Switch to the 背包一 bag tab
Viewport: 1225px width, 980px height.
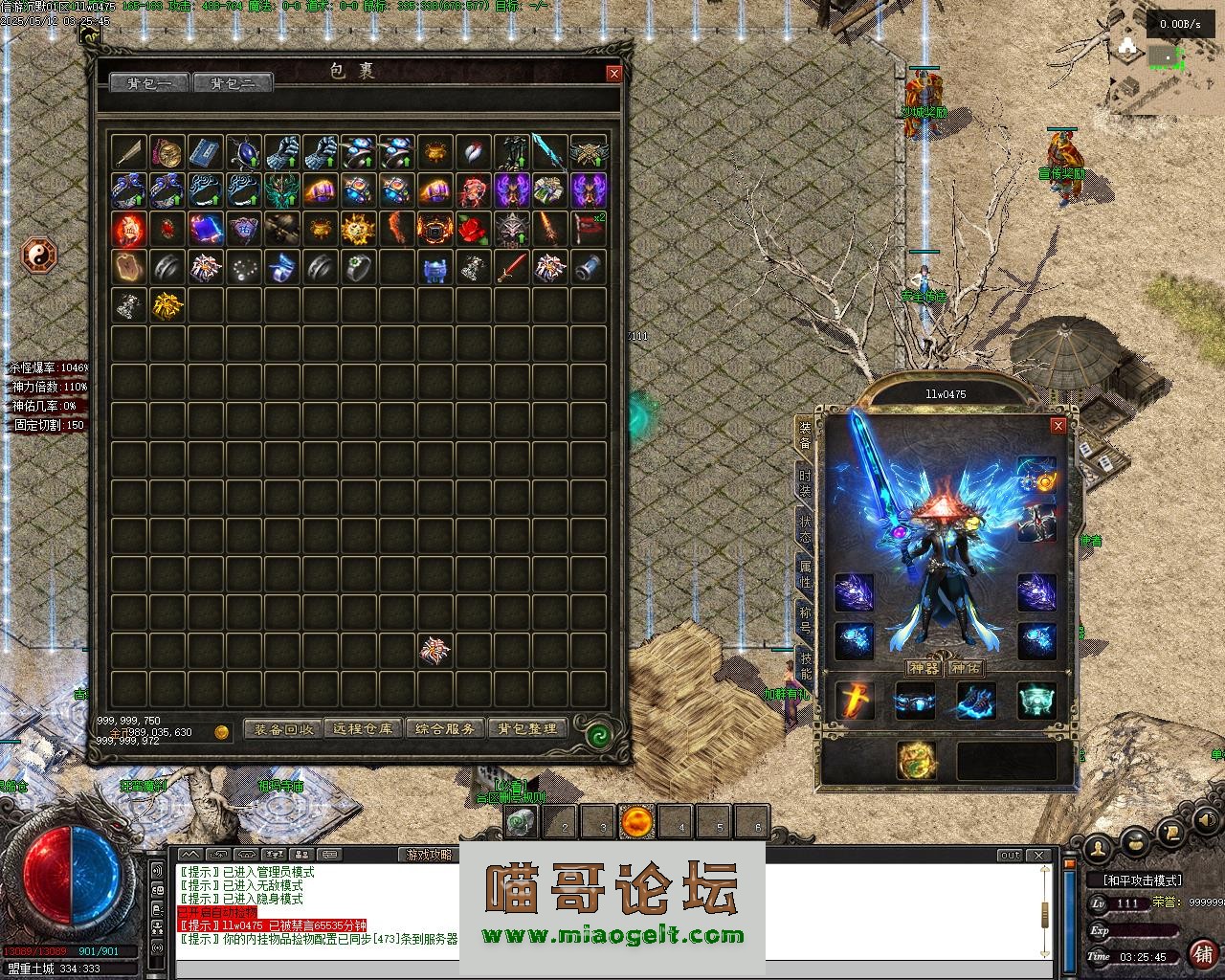(x=150, y=83)
